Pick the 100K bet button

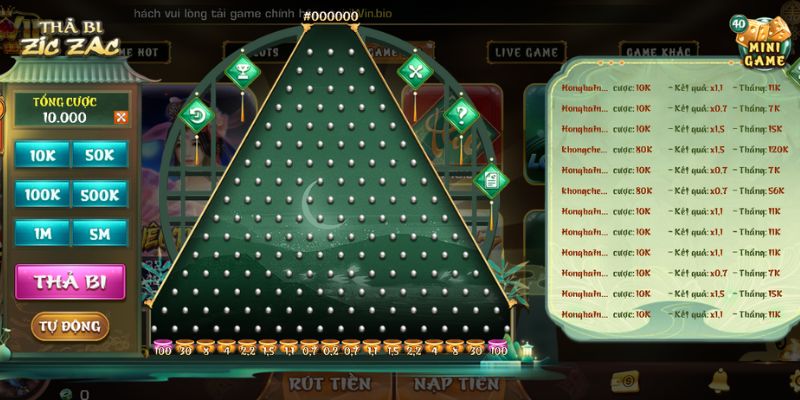tap(42, 194)
